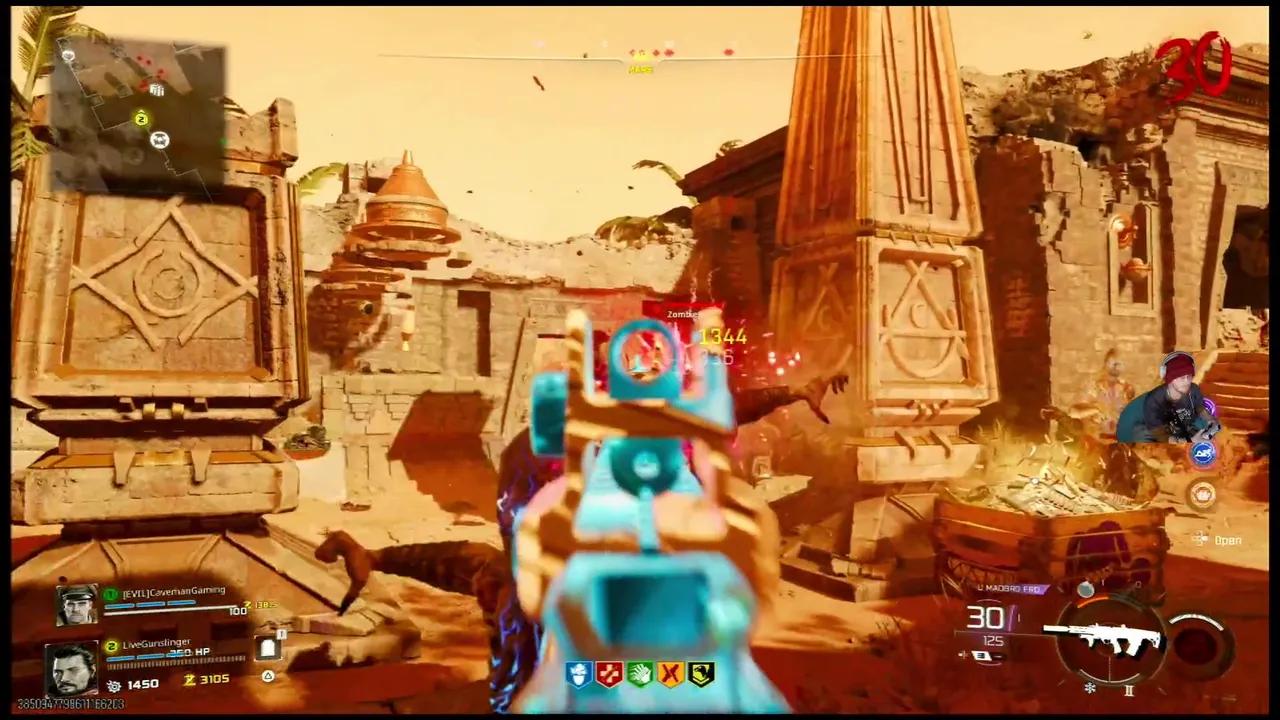Click the yellow Z zombies currency icon
Screen dimensions: 1280x720
tap(189, 680)
